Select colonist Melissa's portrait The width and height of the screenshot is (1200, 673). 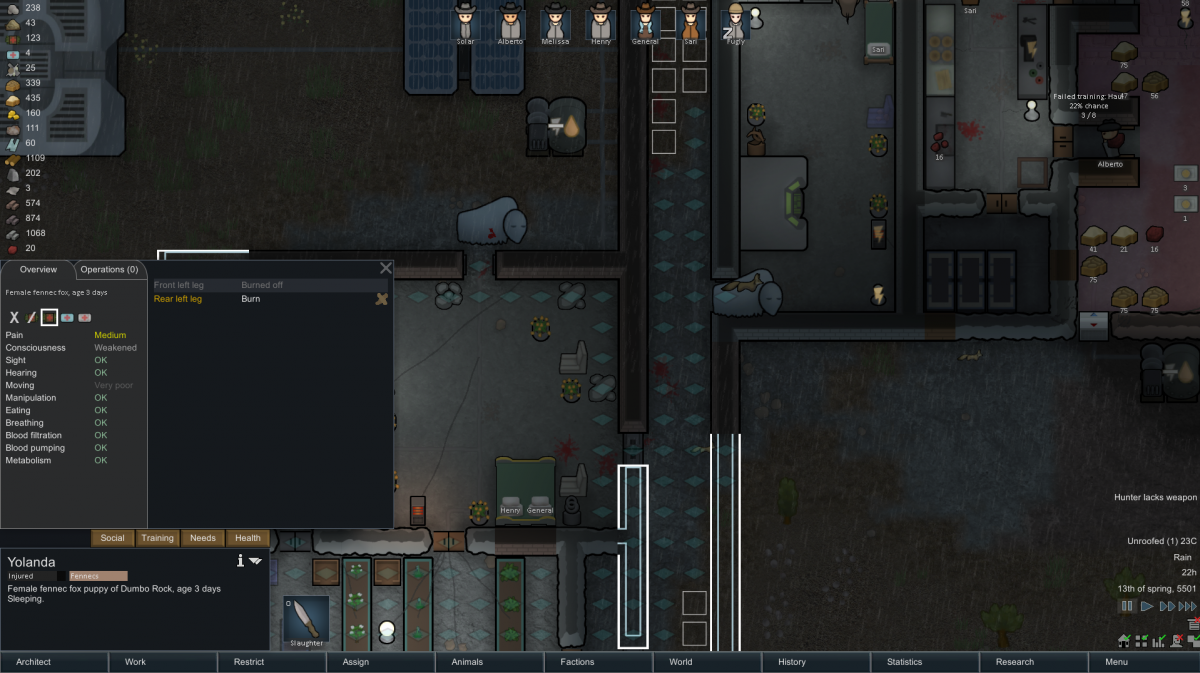(555, 23)
